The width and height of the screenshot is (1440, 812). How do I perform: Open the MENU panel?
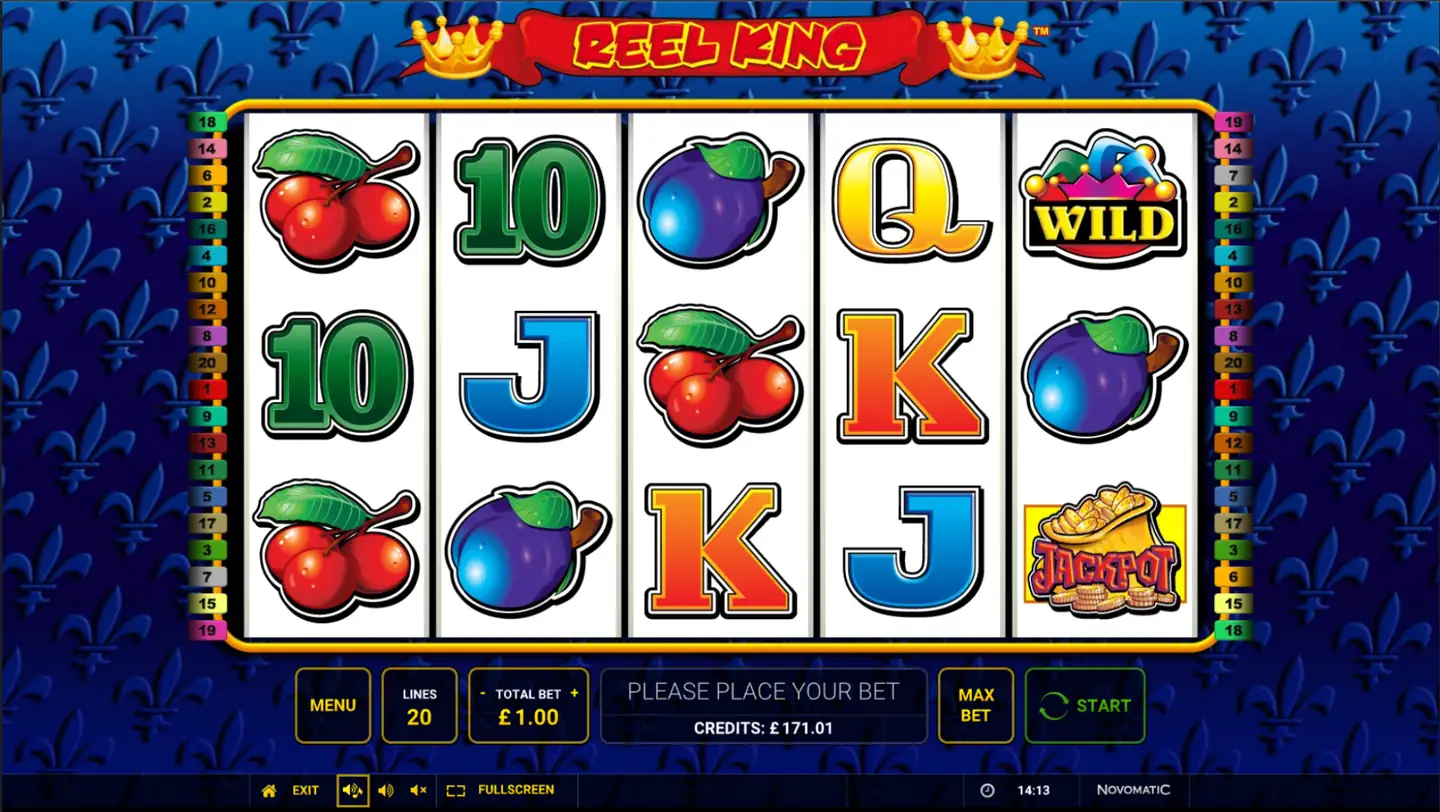coord(333,705)
